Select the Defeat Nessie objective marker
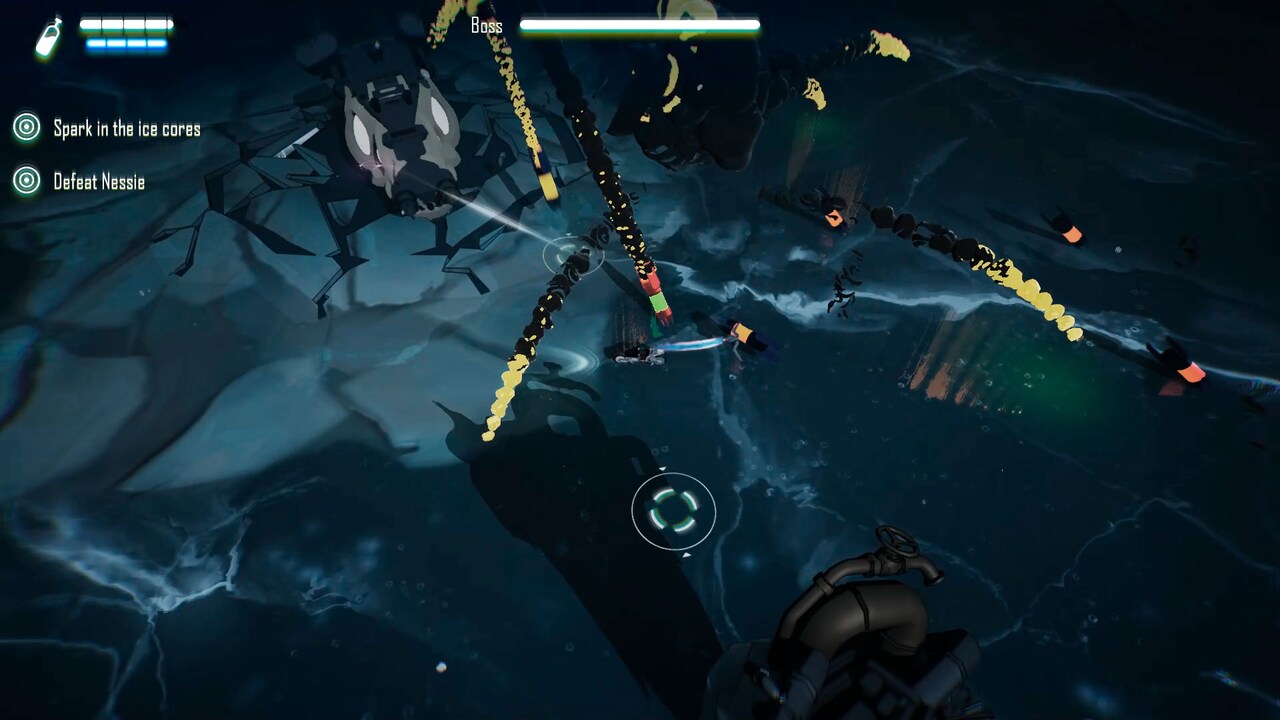Image resolution: width=1280 pixels, height=720 pixels. pos(26,182)
